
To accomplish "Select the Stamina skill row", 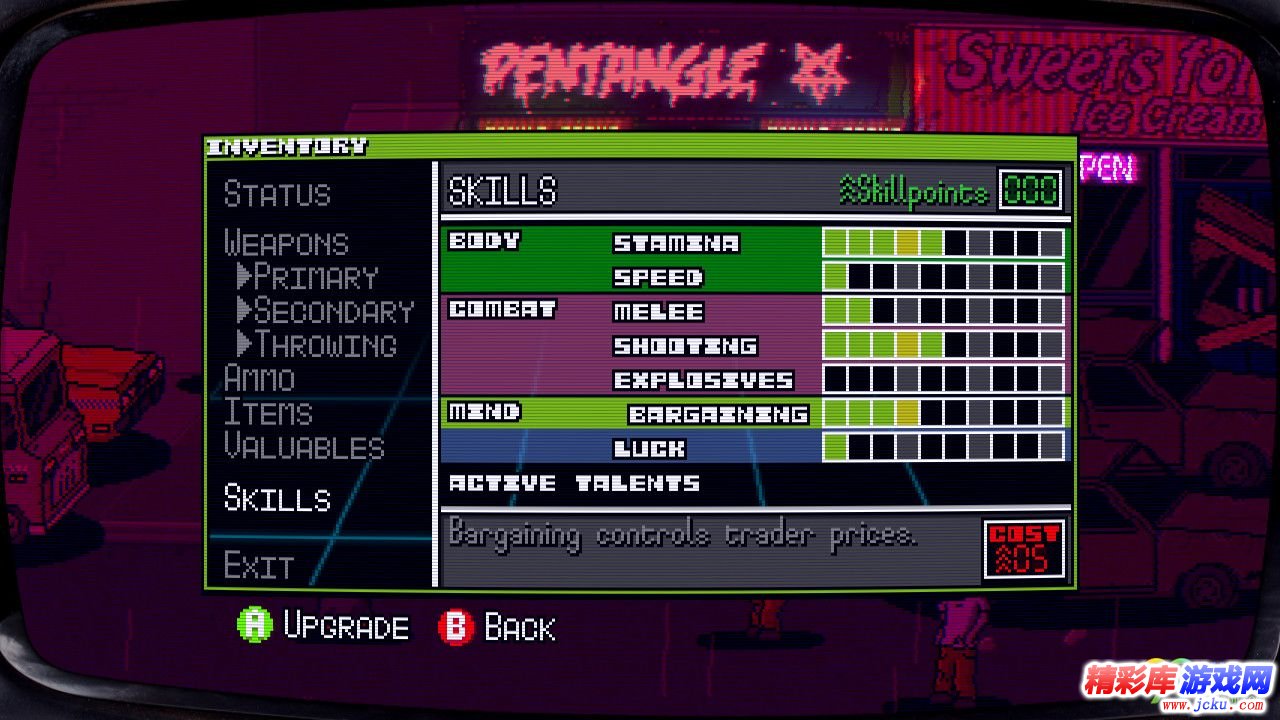I will [676, 243].
